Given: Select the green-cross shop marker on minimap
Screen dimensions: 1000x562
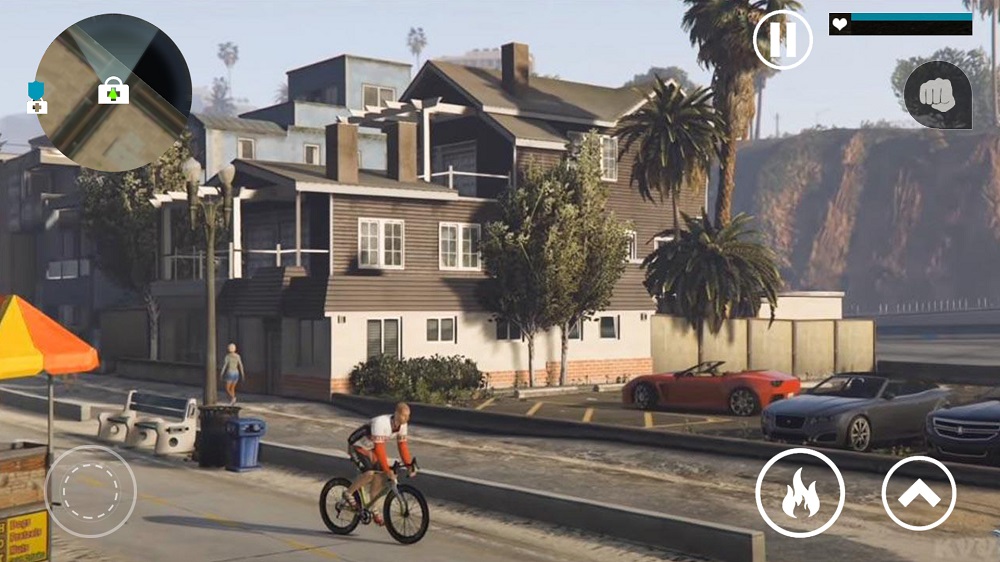Looking at the screenshot, I should click(113, 91).
